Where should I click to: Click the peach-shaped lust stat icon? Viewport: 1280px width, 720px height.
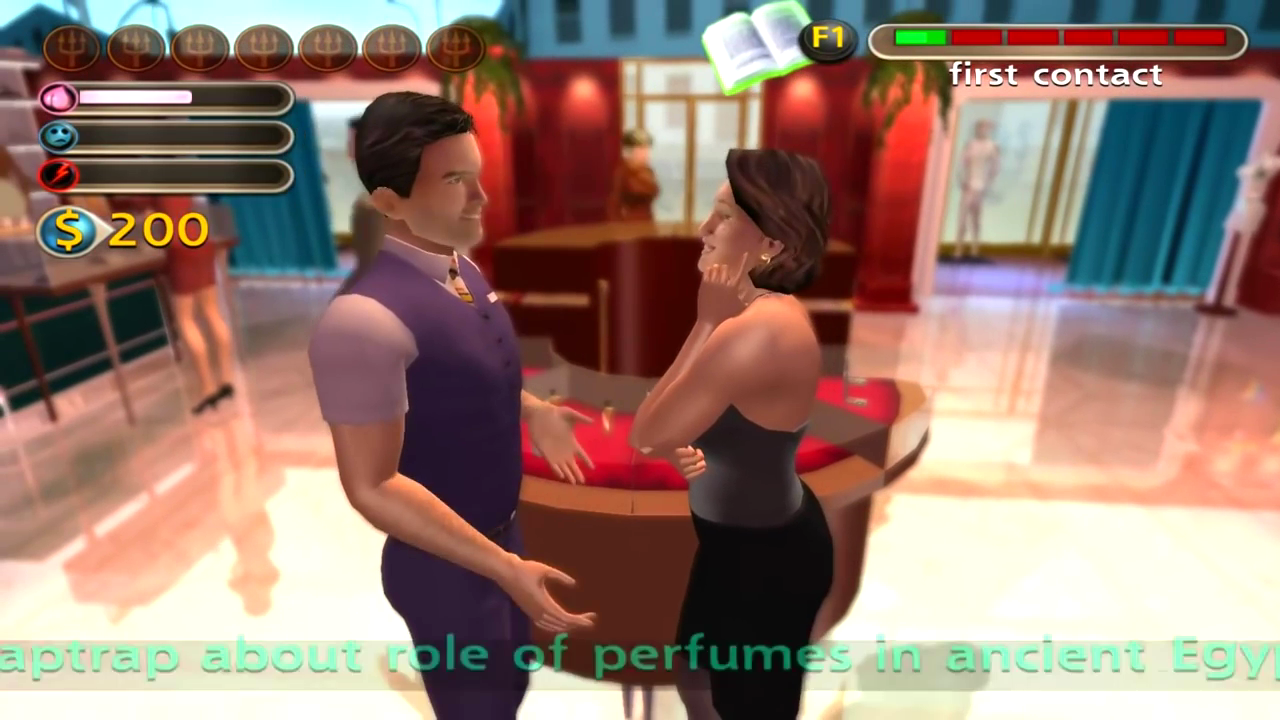[x=60, y=95]
